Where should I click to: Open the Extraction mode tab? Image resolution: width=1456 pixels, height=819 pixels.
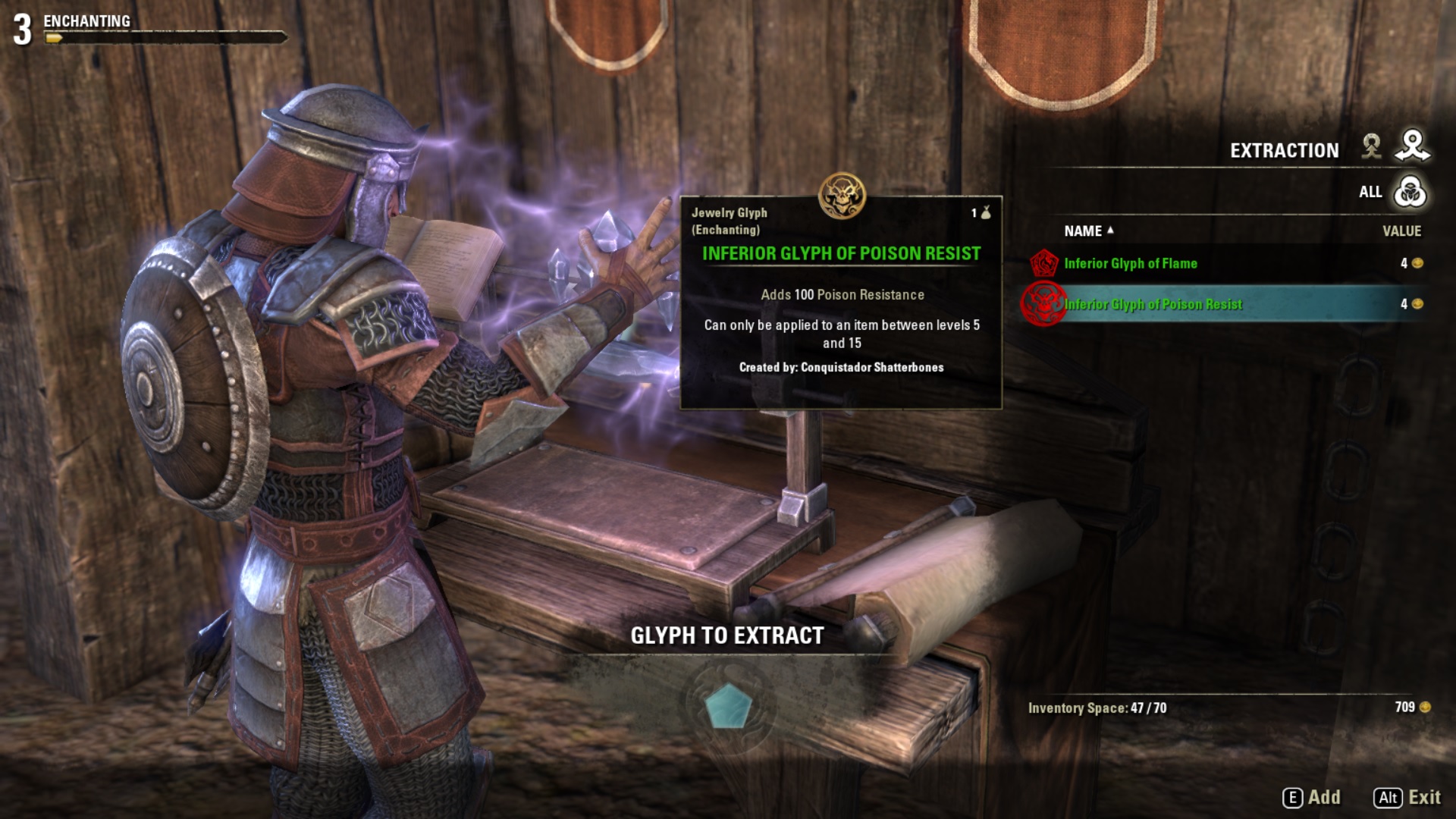[1412, 146]
